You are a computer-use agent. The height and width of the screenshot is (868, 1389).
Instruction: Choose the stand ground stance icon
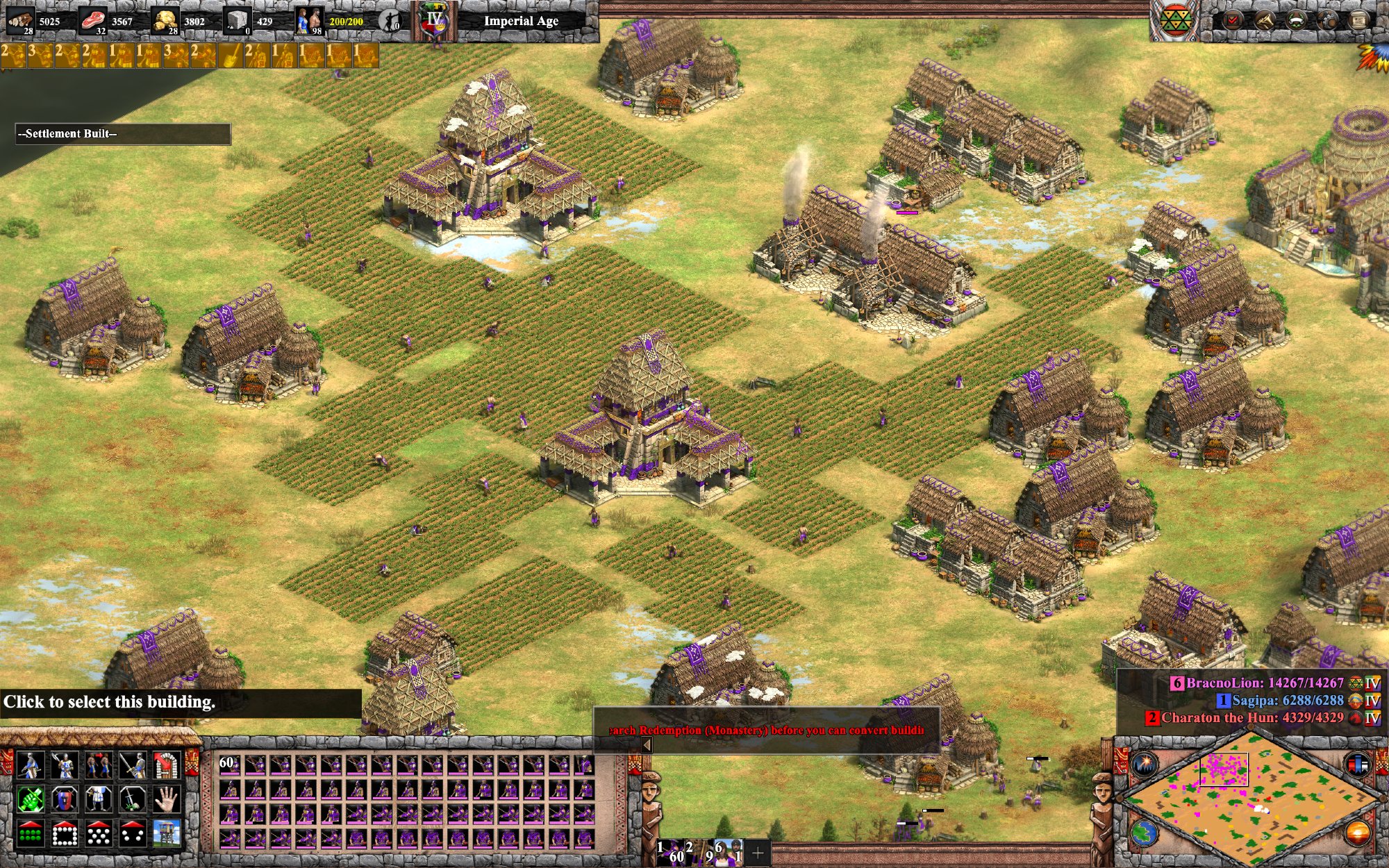click(x=98, y=800)
